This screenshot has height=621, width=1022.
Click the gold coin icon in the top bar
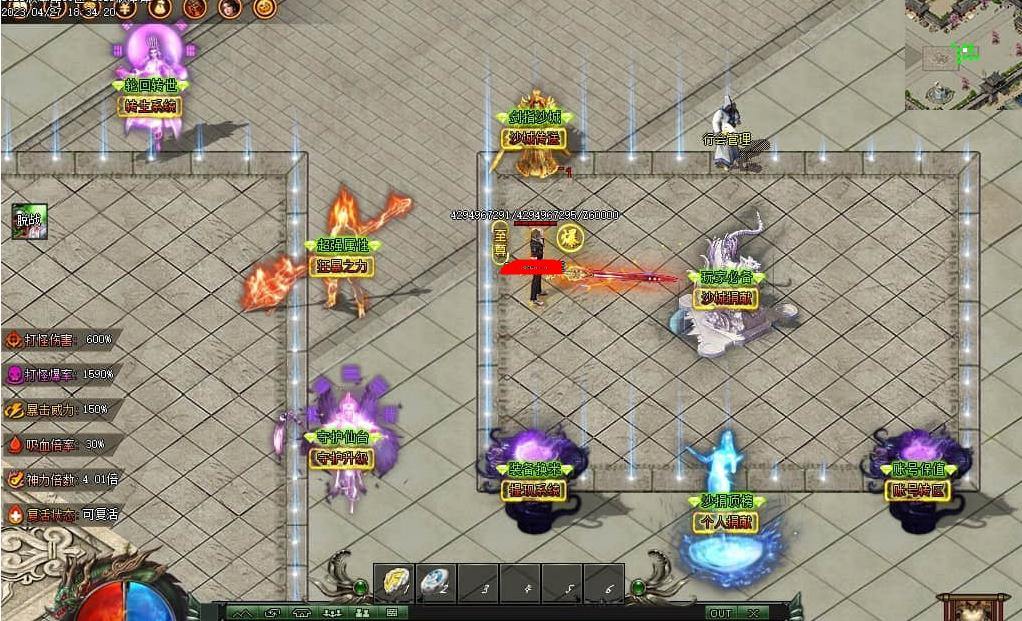tap(126, 9)
